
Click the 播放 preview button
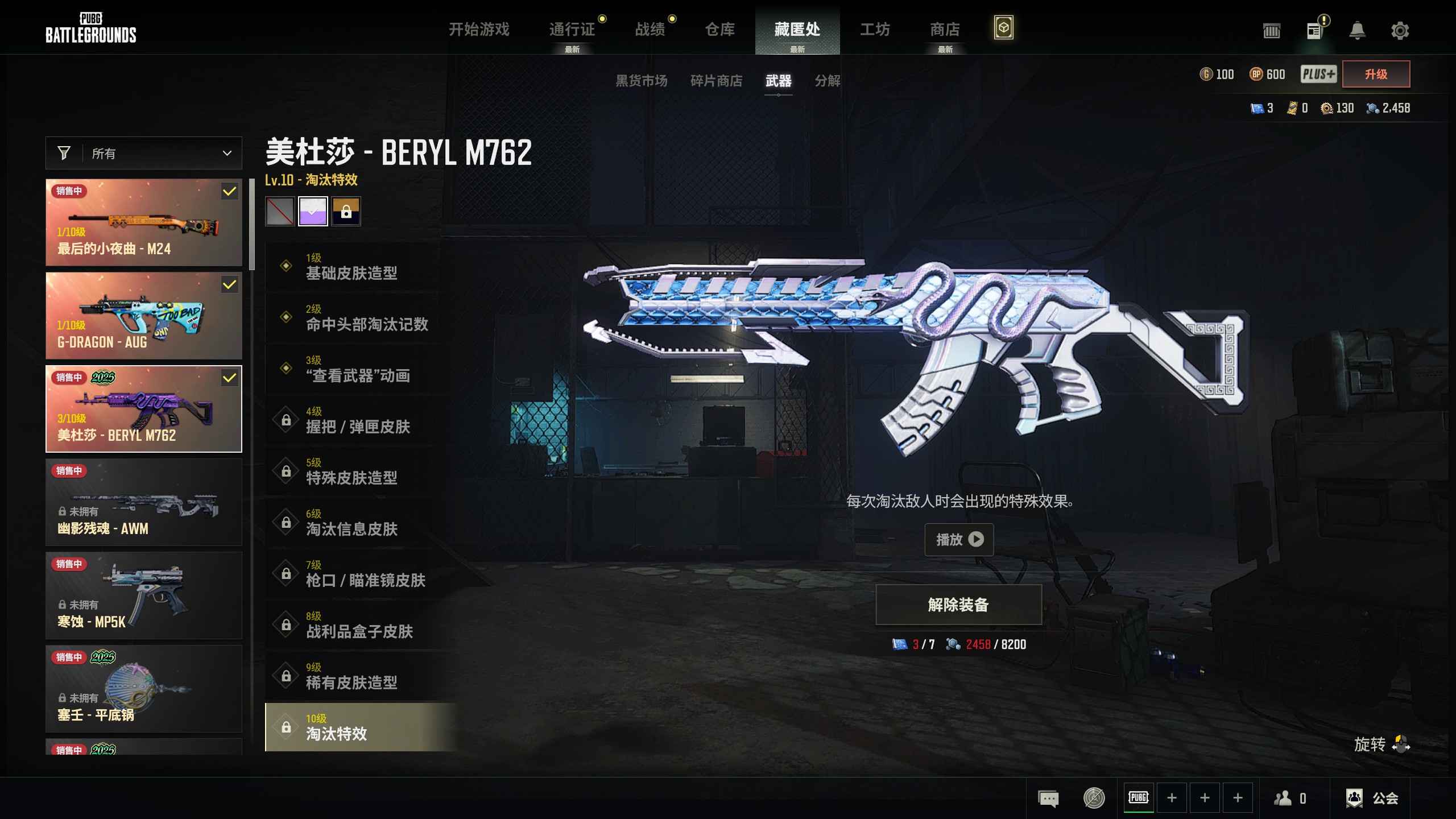tap(959, 539)
